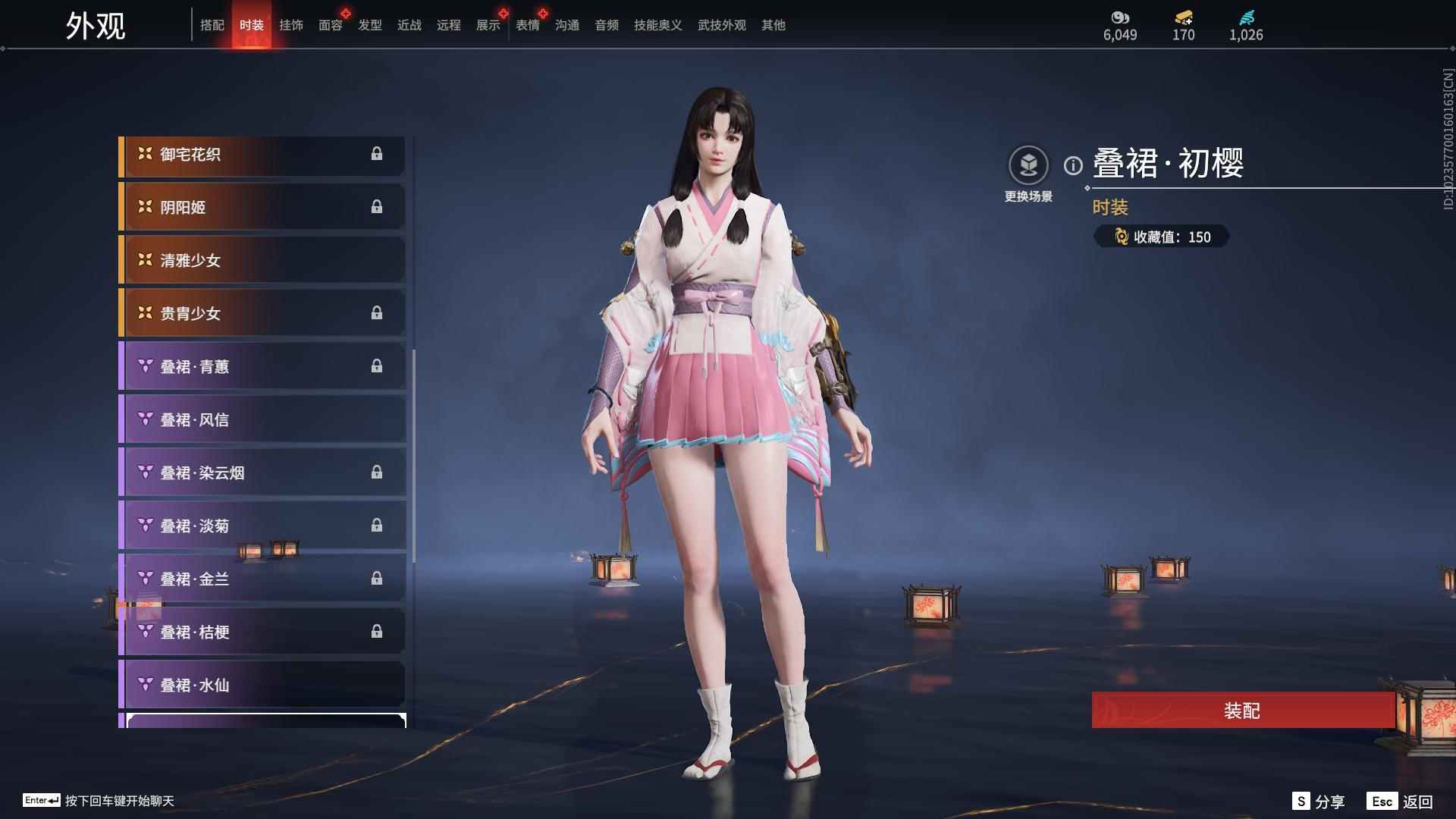Open the 其他 others category
1456x819 pixels.
tap(773, 25)
